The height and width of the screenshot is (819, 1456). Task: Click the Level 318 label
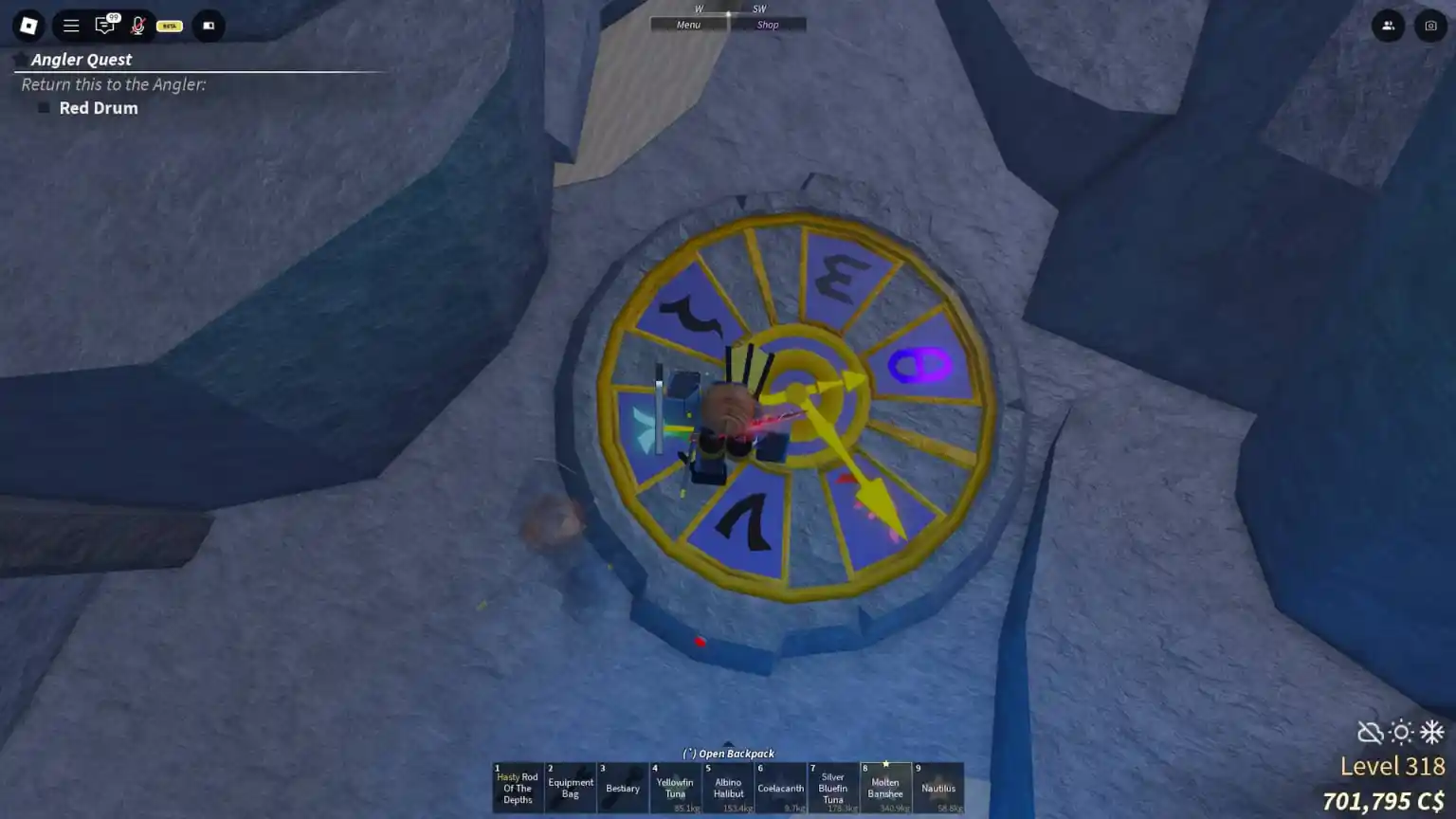click(x=1394, y=766)
